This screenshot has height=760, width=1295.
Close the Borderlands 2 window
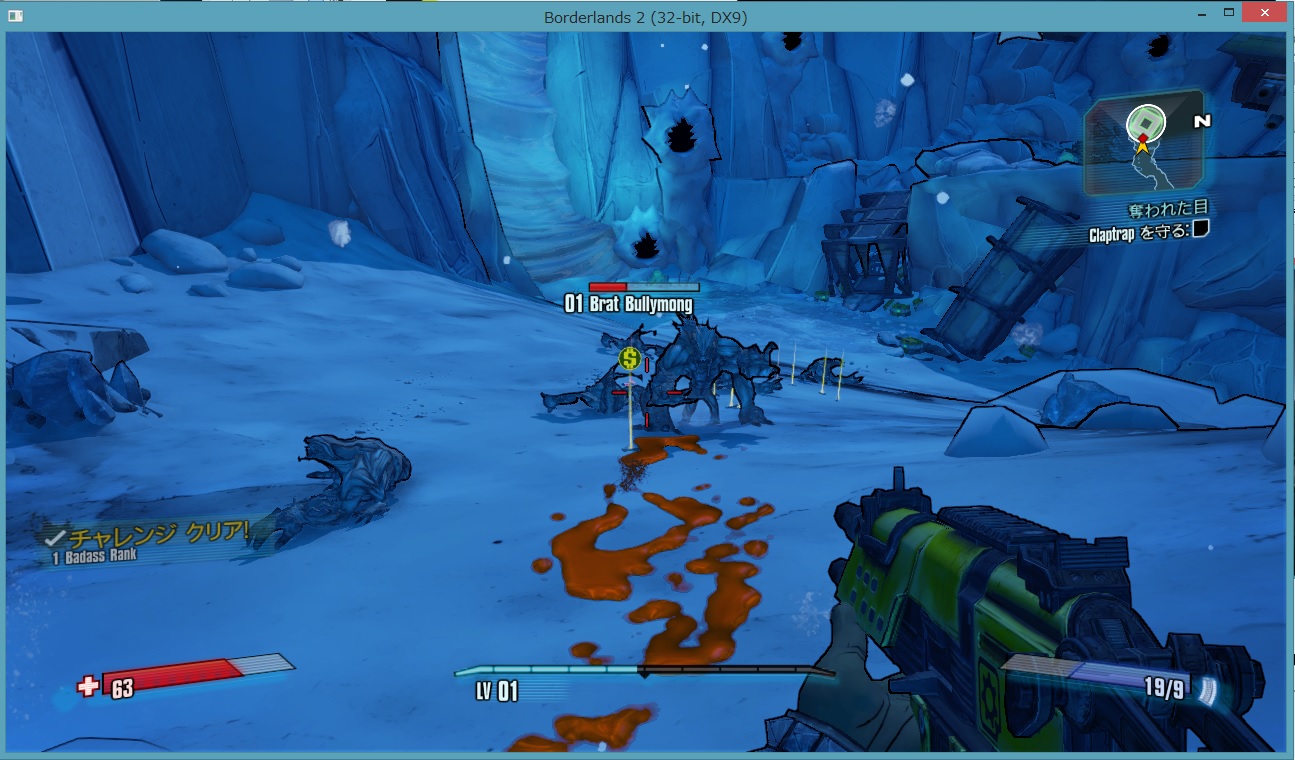point(1264,13)
